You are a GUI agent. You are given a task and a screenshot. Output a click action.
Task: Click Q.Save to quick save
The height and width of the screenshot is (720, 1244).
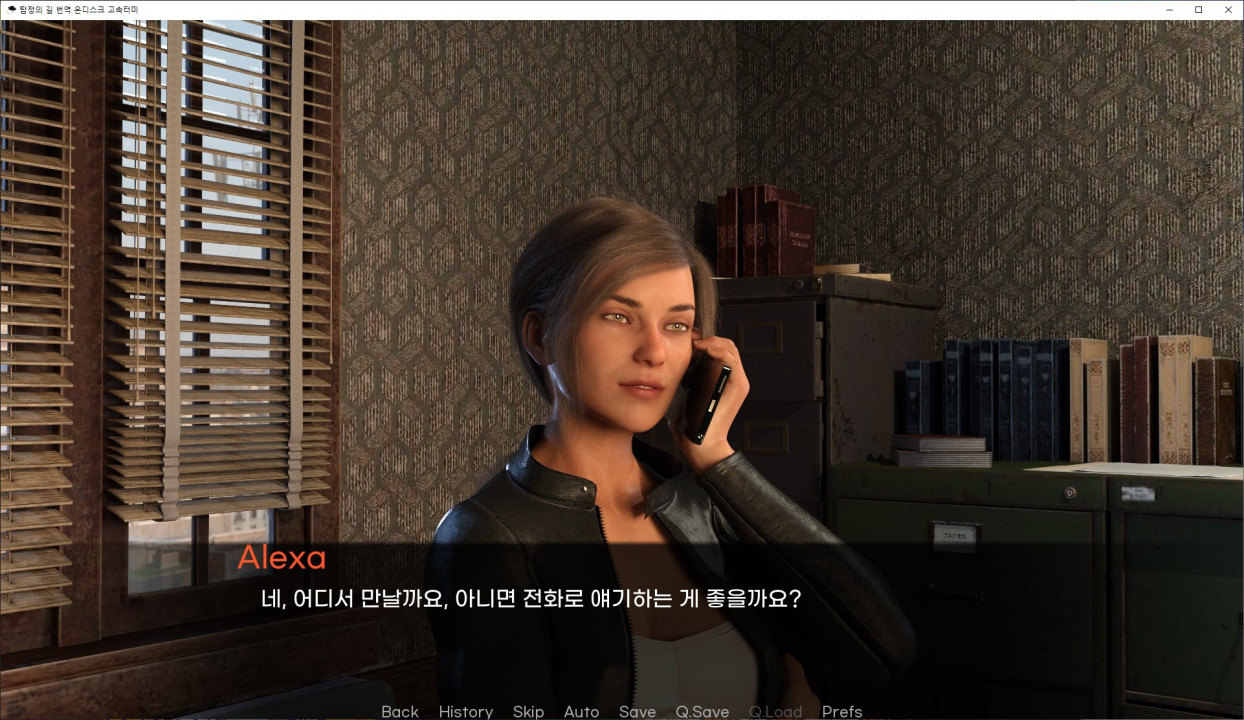click(x=702, y=711)
